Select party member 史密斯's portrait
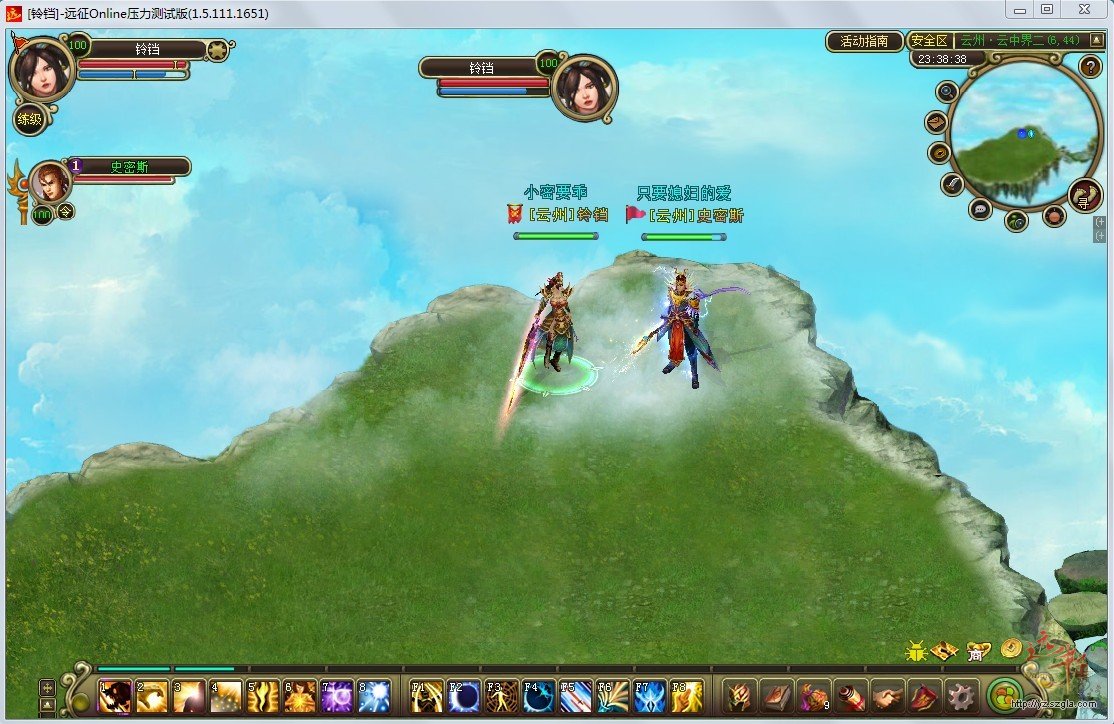The height and width of the screenshot is (724, 1114). 49,182
